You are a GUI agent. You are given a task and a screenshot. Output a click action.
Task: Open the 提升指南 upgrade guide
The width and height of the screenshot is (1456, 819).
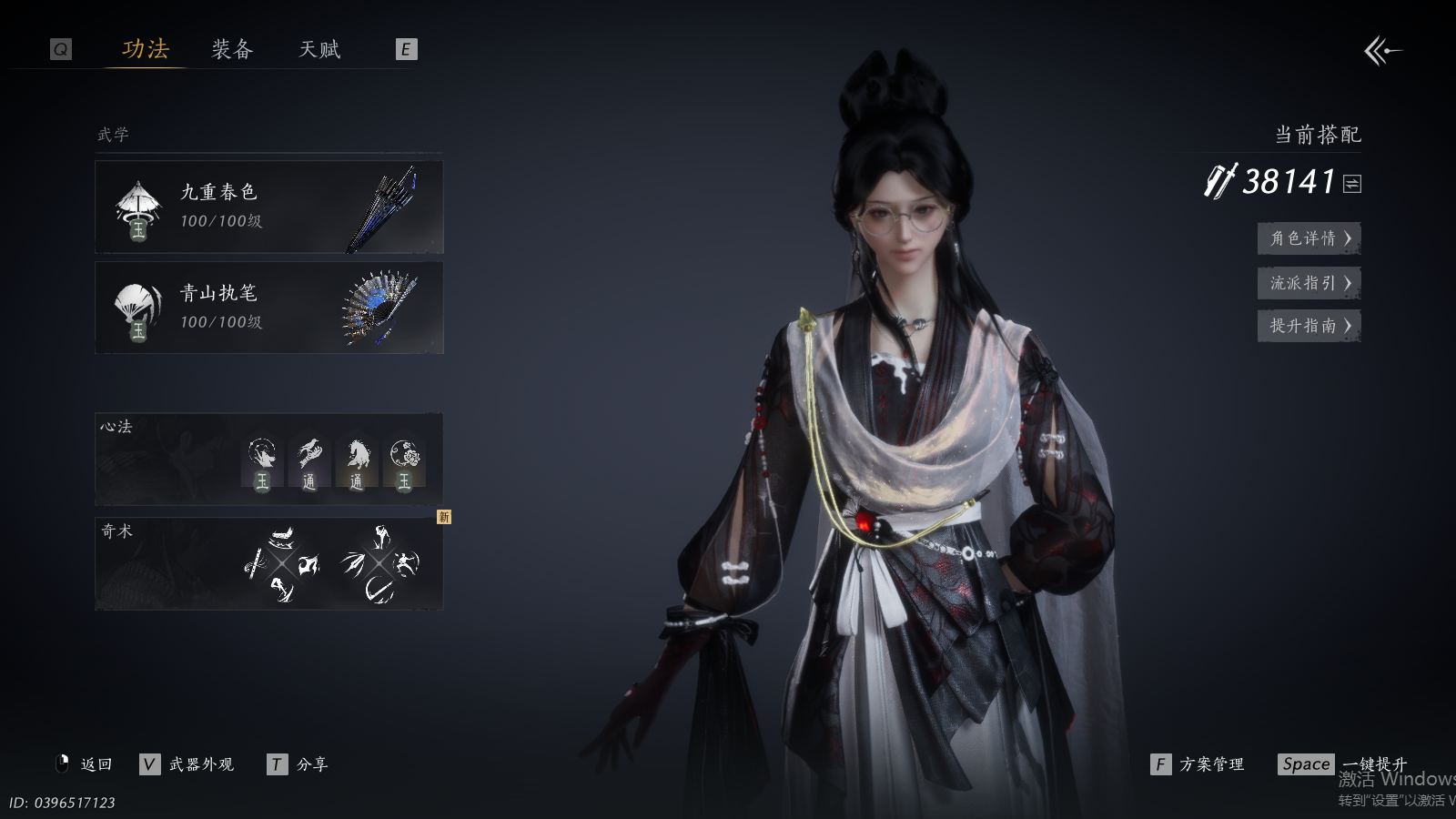[x=1309, y=326]
